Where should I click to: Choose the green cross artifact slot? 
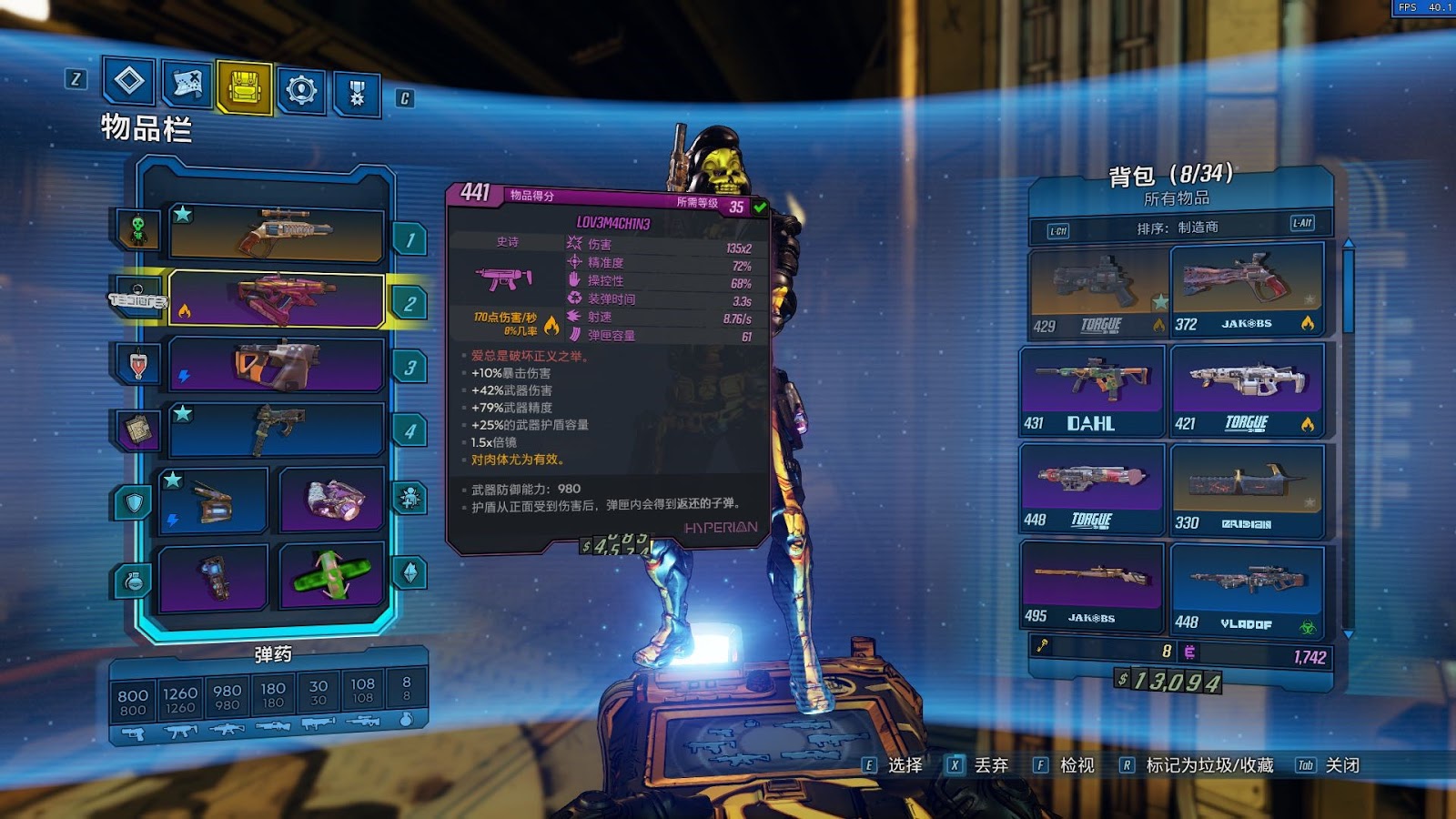tap(331, 575)
